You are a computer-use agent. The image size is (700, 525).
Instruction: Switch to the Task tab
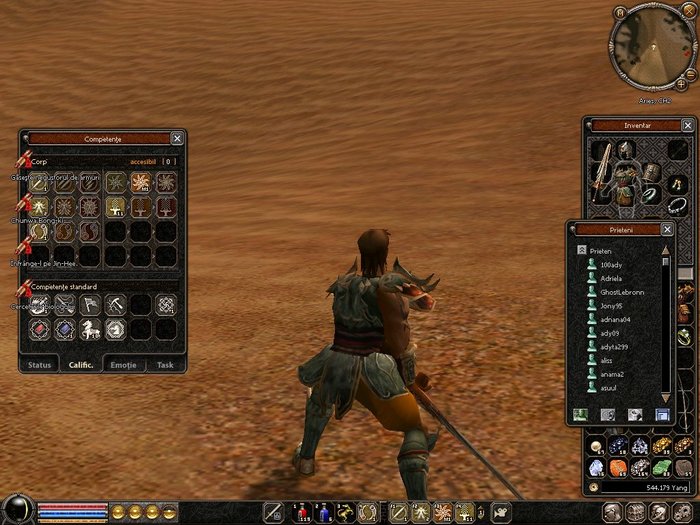(165, 365)
